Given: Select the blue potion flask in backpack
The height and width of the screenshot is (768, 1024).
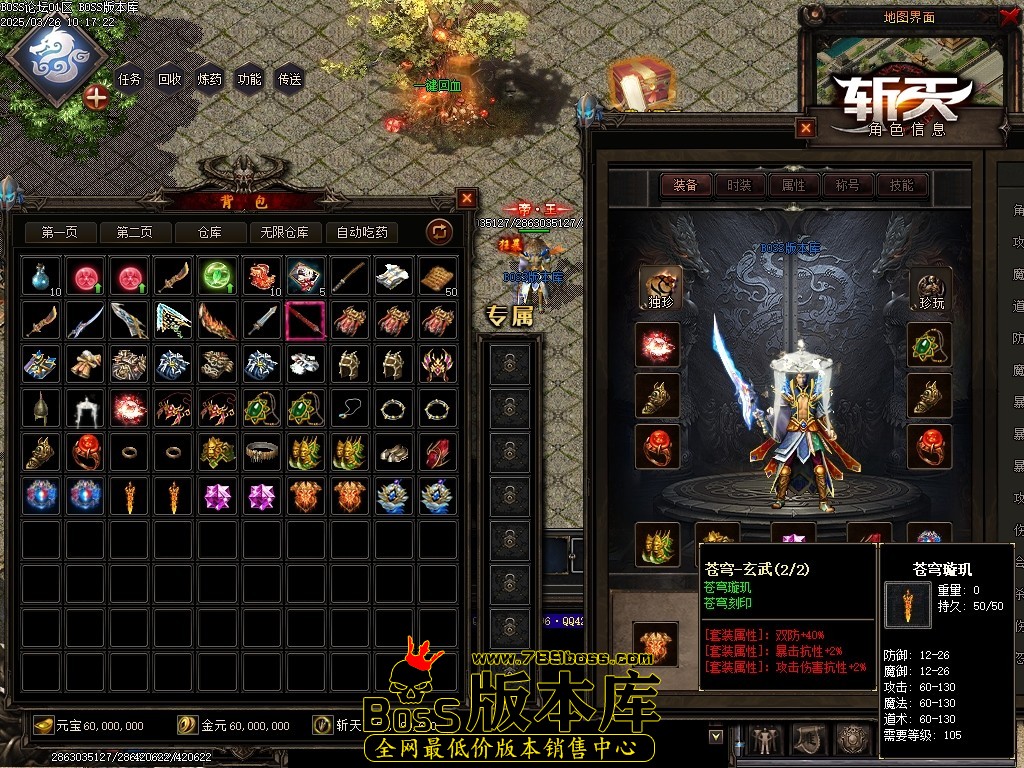Looking at the screenshot, I should pyautogui.click(x=42, y=276).
